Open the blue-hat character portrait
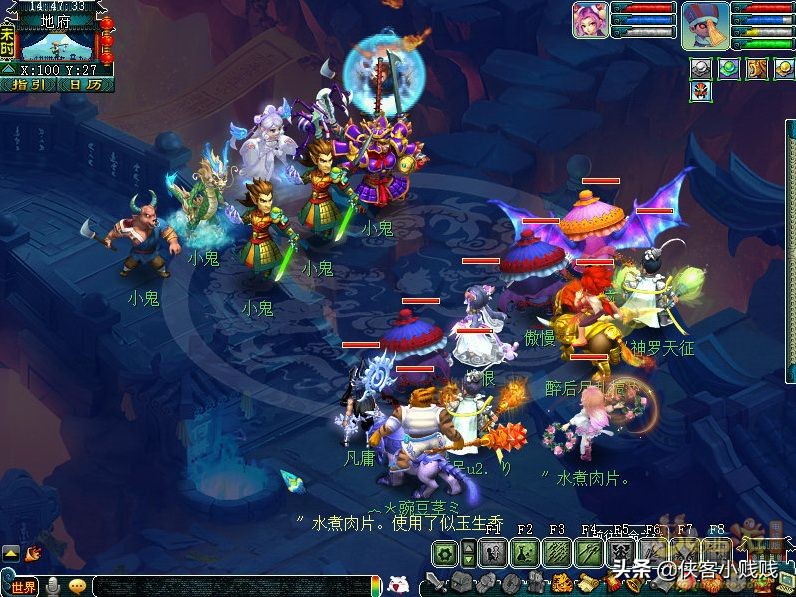 [706, 24]
